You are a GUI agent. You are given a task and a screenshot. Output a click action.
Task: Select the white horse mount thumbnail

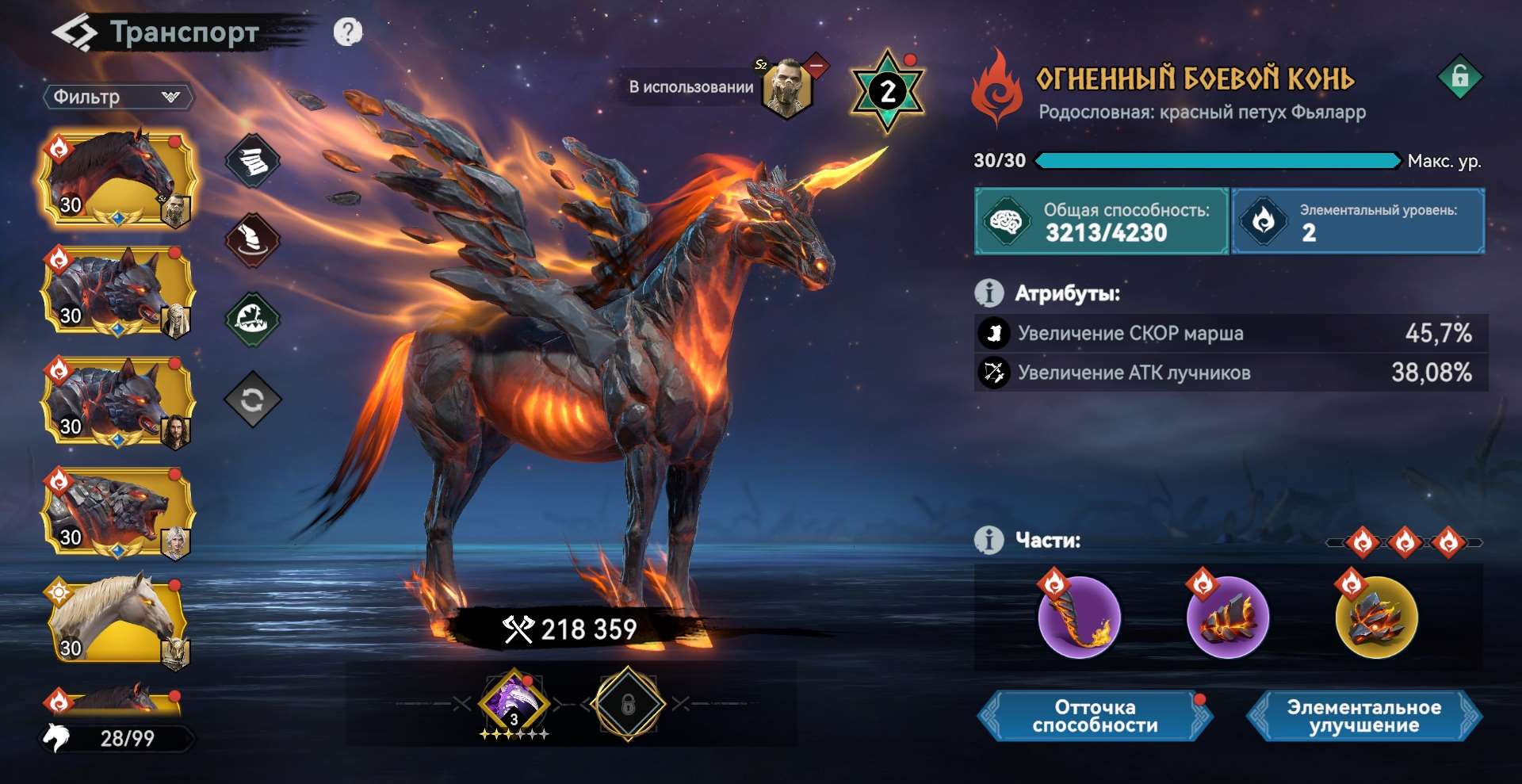point(117,621)
